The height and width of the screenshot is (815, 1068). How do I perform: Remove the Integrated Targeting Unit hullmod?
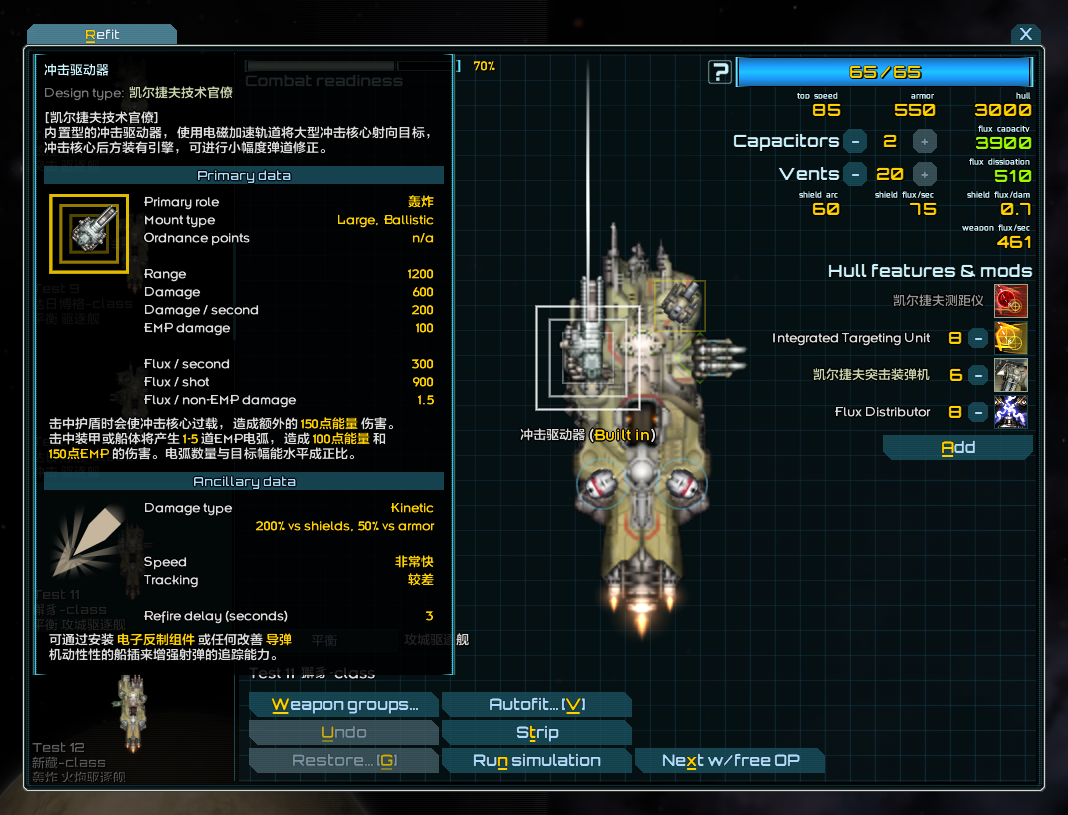coord(979,338)
